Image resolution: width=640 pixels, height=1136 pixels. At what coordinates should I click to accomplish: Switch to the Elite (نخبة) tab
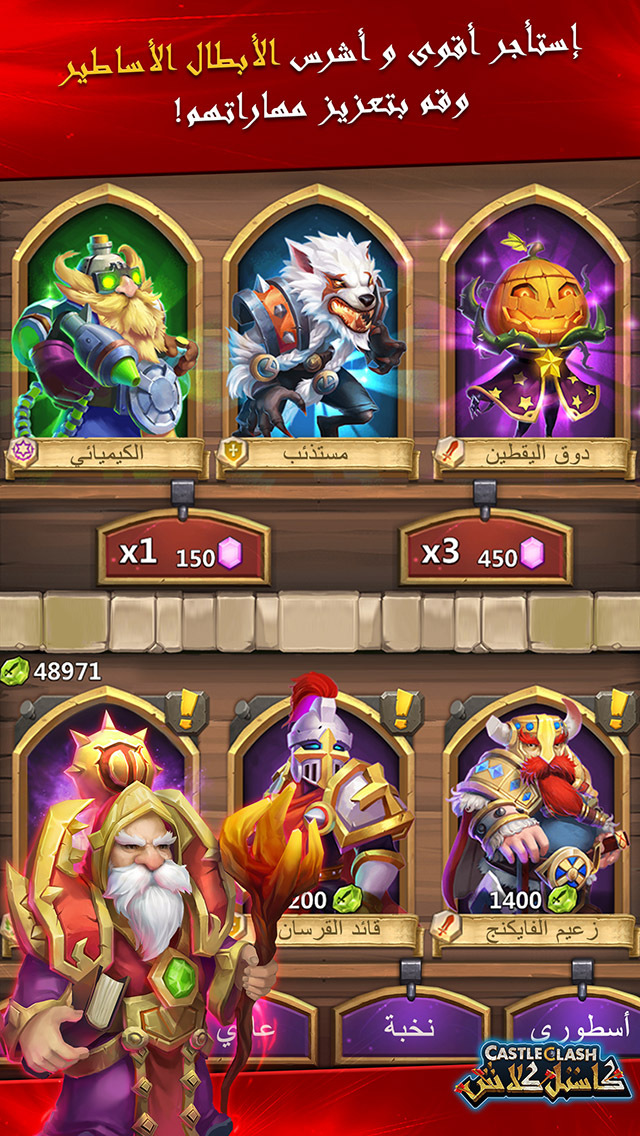tap(408, 1027)
